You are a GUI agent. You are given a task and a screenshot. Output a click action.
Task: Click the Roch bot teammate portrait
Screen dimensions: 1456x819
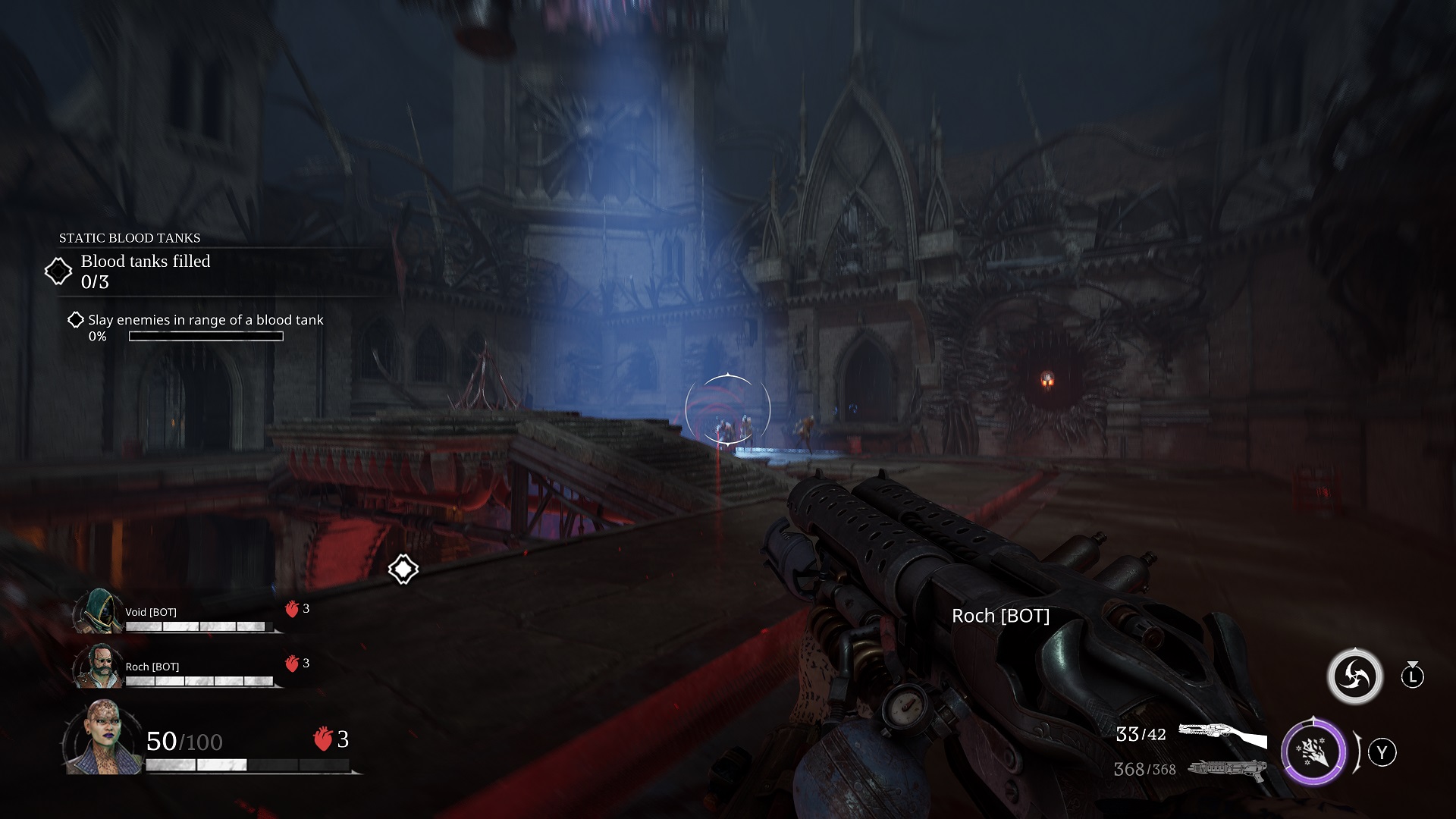coord(99,666)
